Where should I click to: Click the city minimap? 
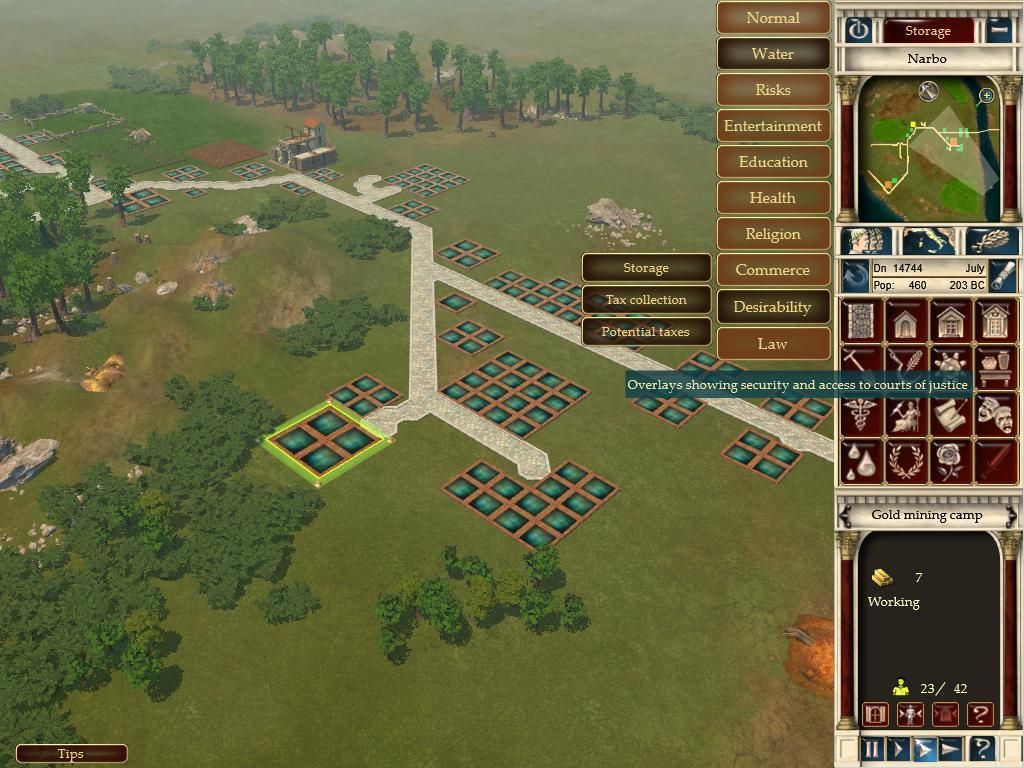click(928, 150)
